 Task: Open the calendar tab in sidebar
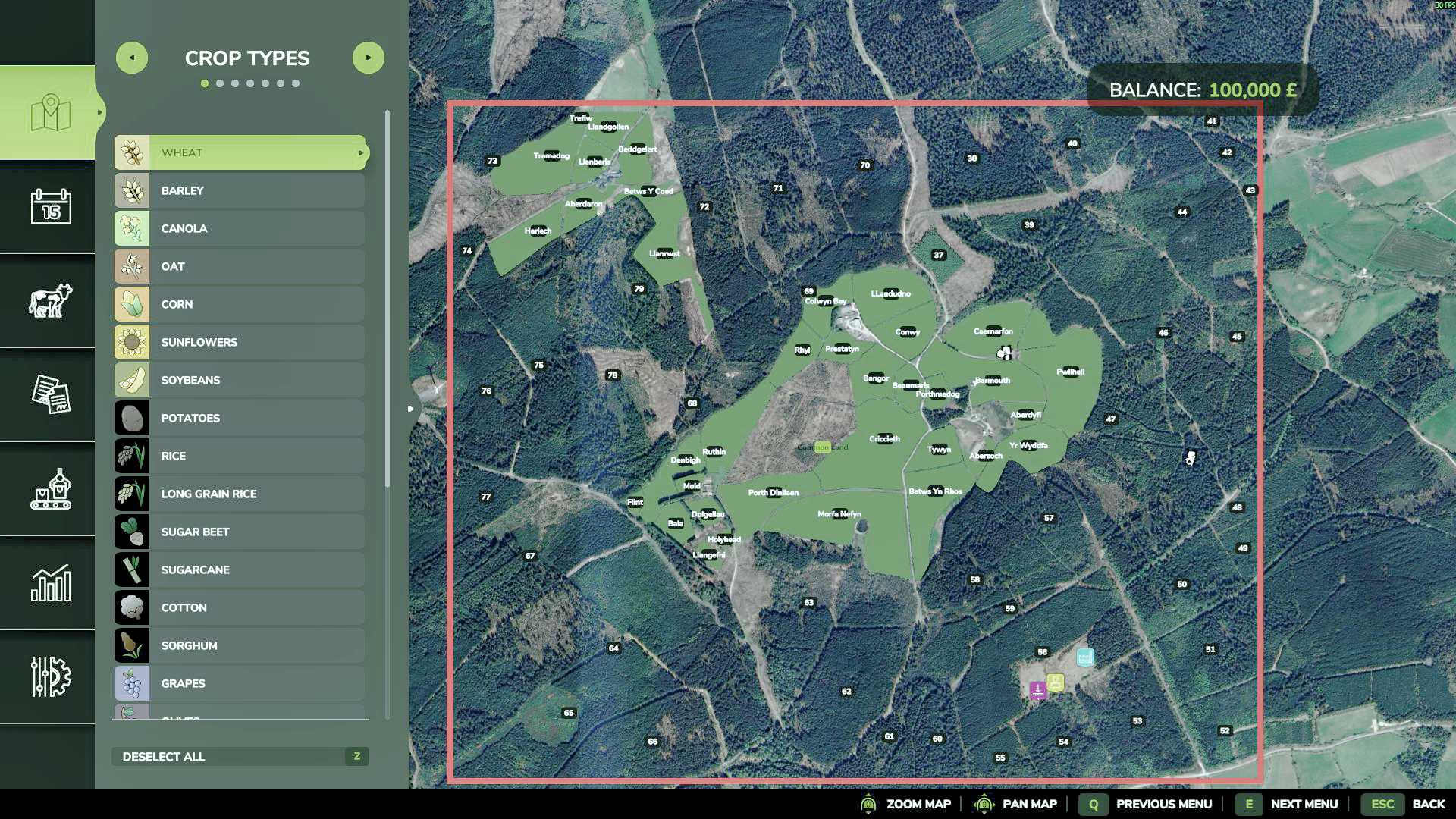(x=51, y=206)
